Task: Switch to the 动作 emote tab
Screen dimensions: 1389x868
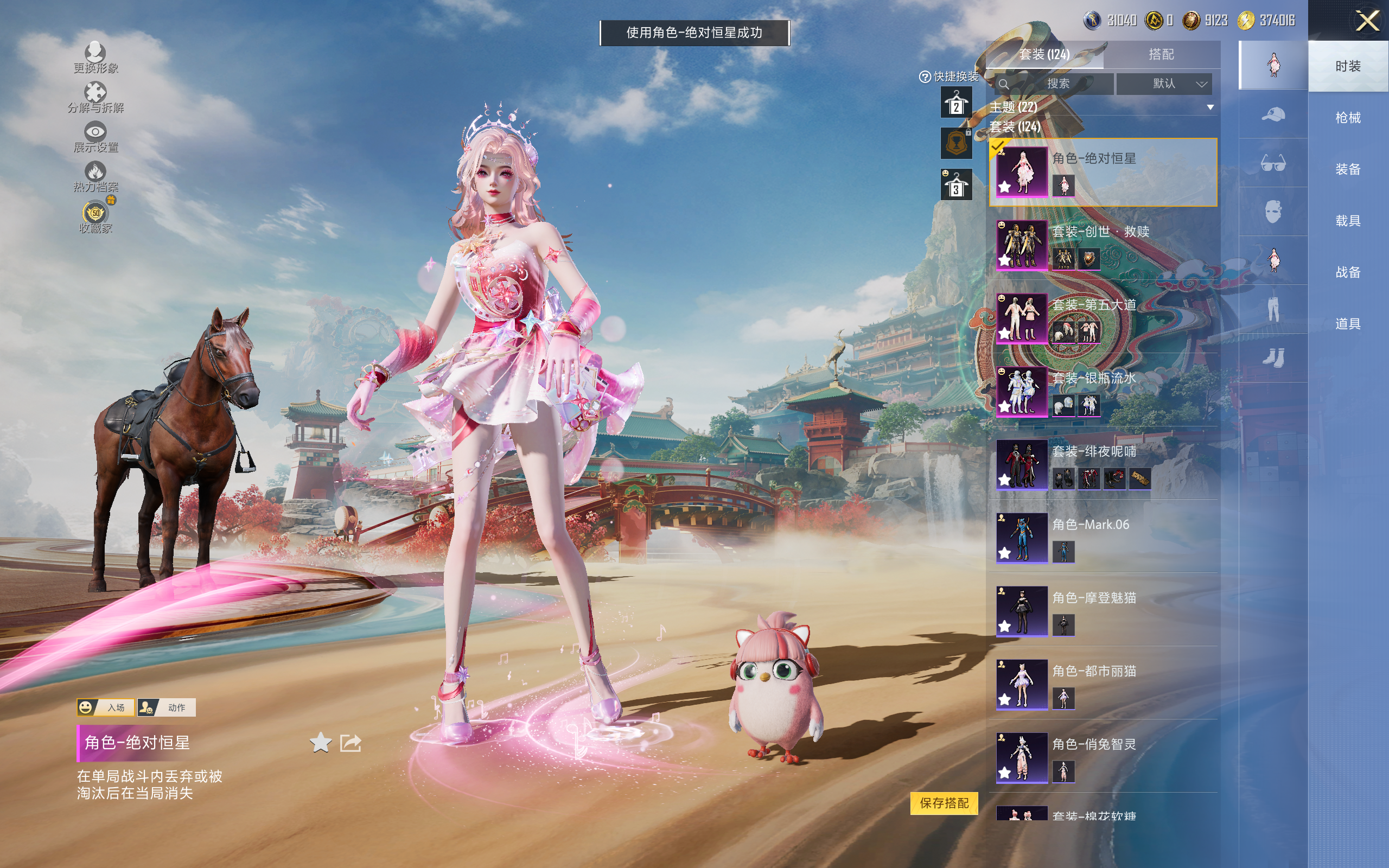Action: [x=167, y=707]
